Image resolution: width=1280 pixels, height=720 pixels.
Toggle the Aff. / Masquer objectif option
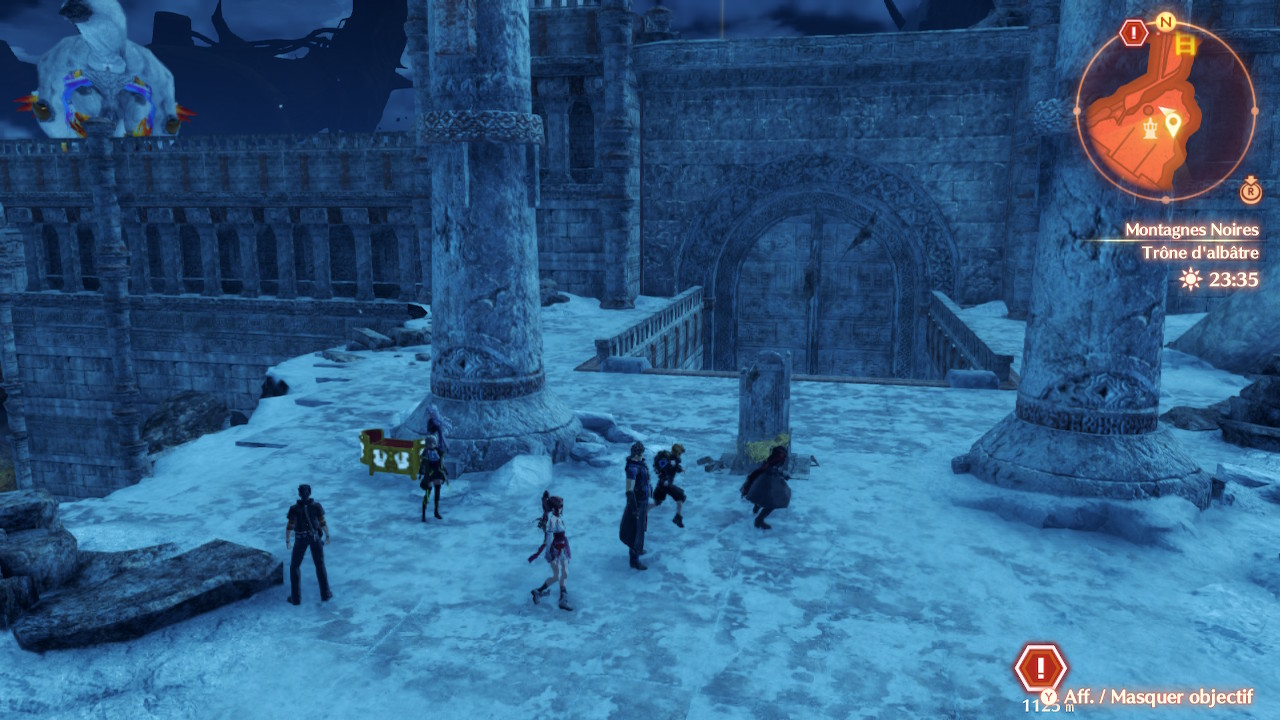pos(1150,697)
